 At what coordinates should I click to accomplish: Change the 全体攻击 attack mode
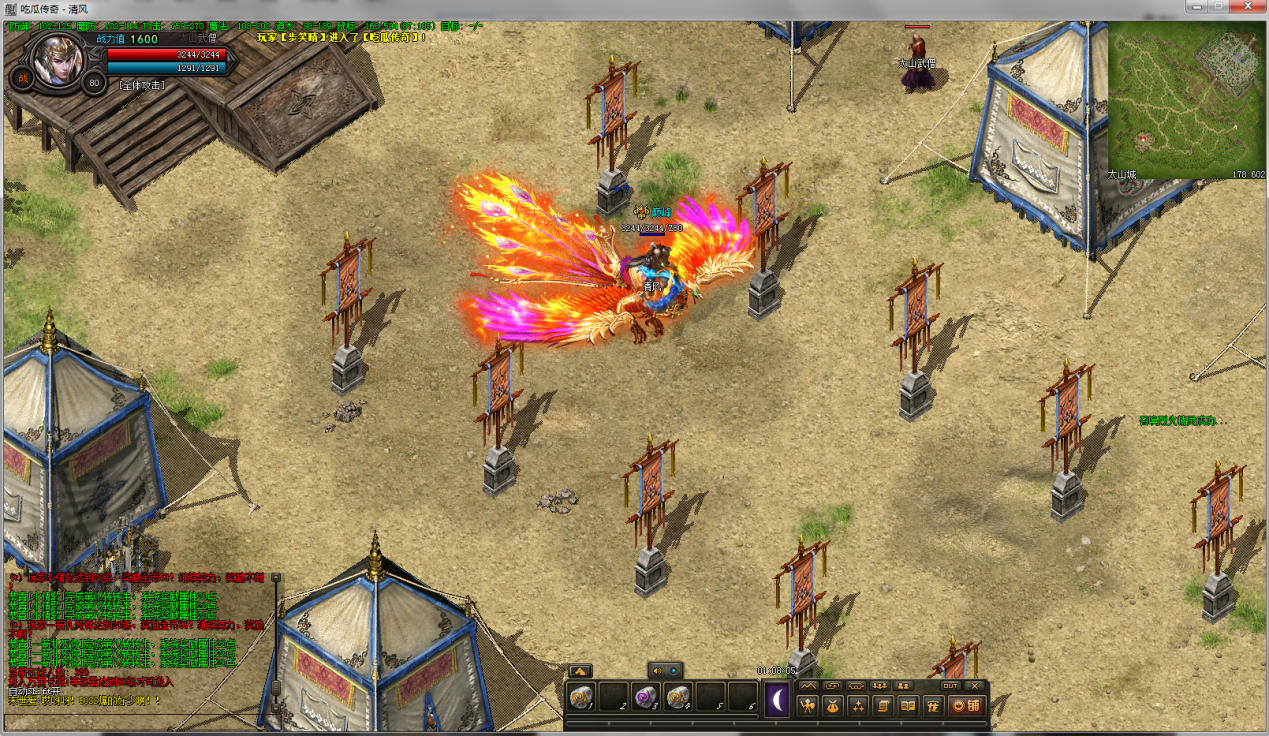pyautogui.click(x=142, y=85)
